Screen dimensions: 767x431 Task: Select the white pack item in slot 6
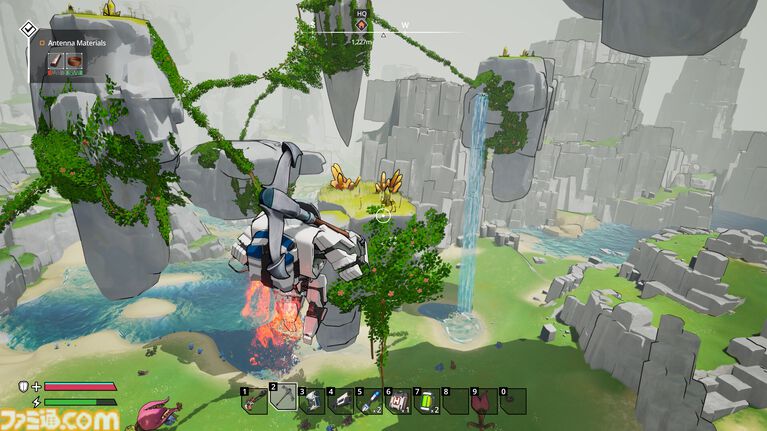pos(399,400)
